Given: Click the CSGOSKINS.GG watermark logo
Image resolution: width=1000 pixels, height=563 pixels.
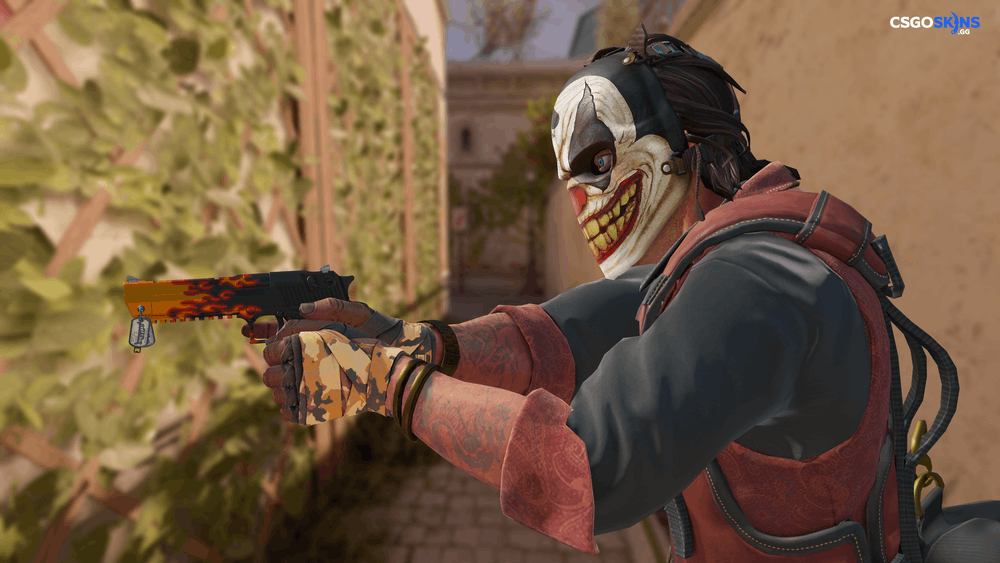Looking at the screenshot, I should 934,23.
